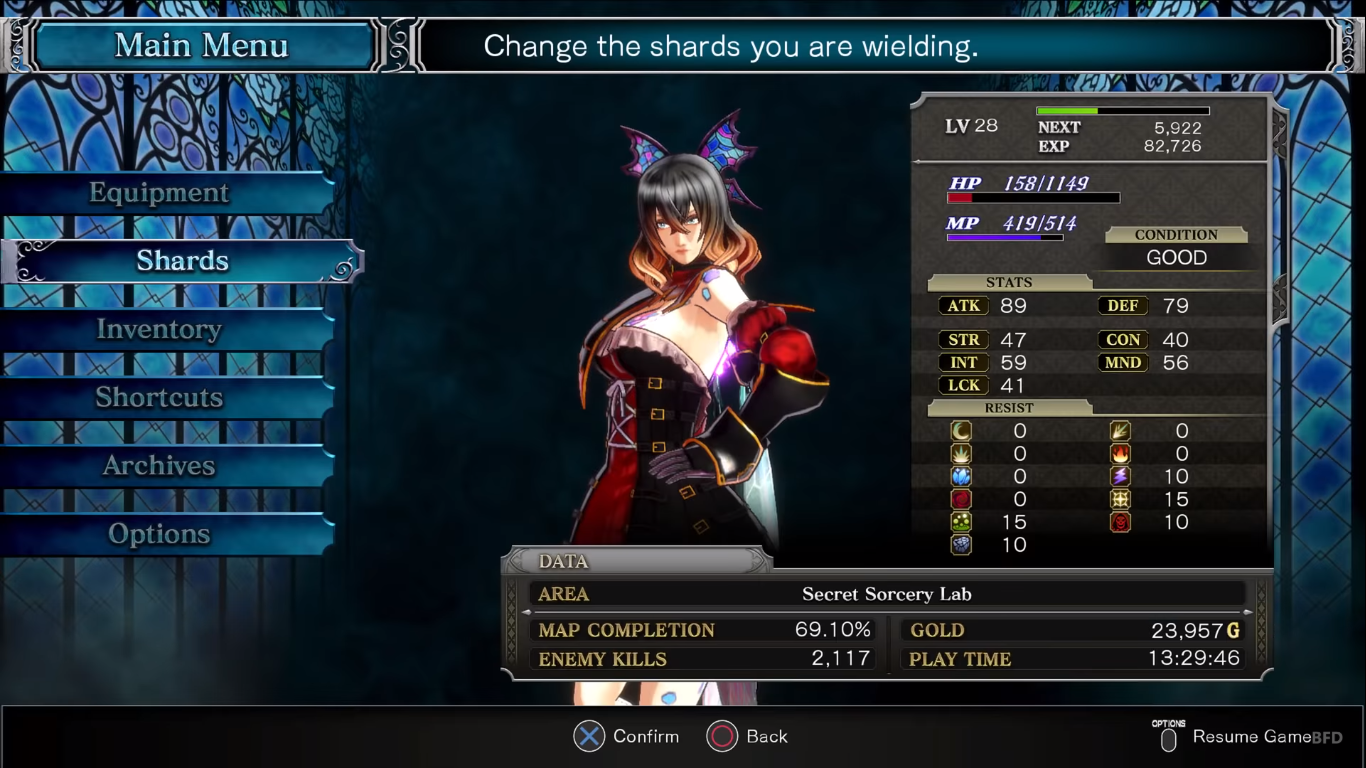Open the Equipment menu
The height and width of the screenshot is (768, 1366).
coord(160,193)
